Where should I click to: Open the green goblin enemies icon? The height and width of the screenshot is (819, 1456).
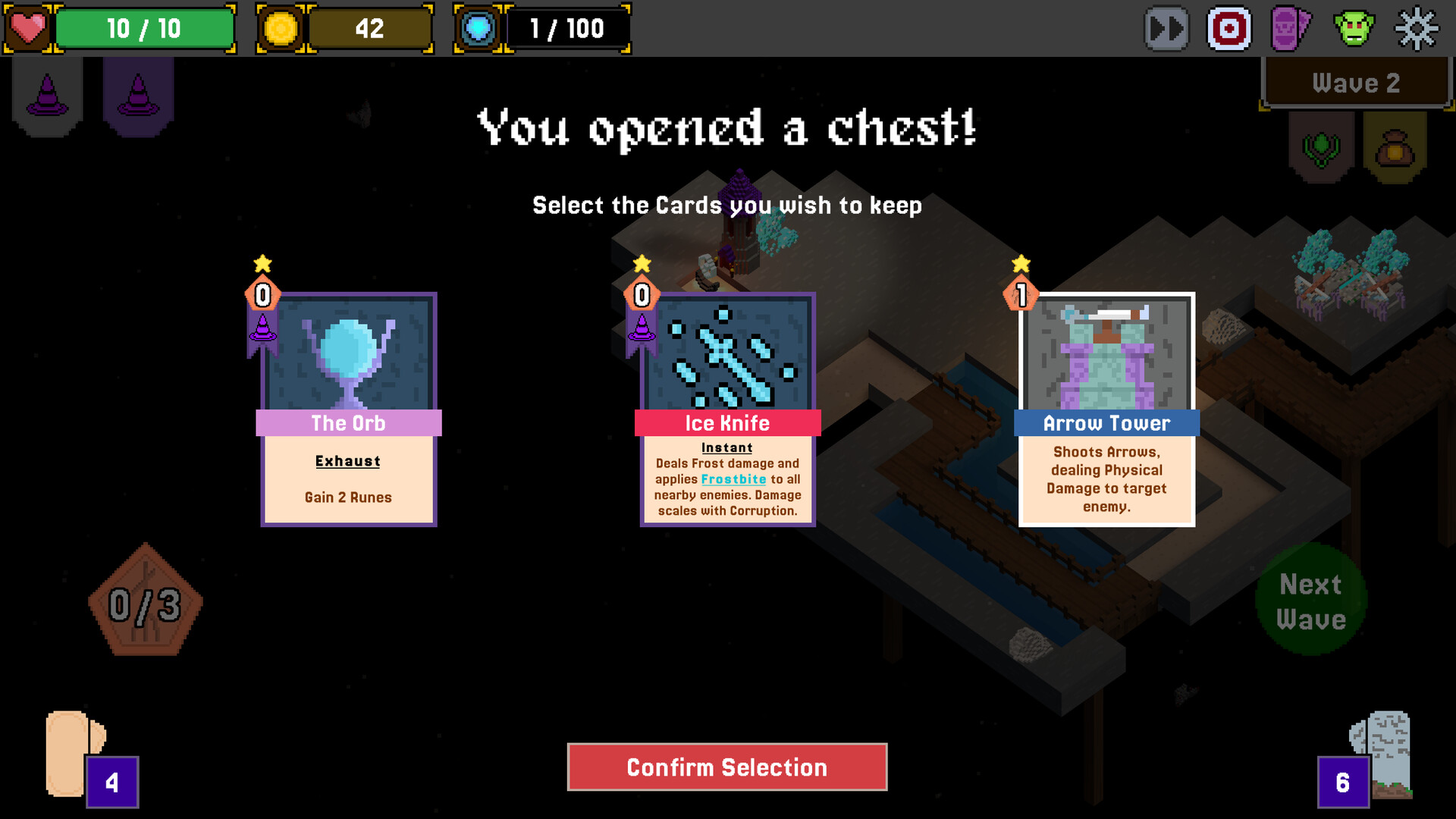point(1354,29)
